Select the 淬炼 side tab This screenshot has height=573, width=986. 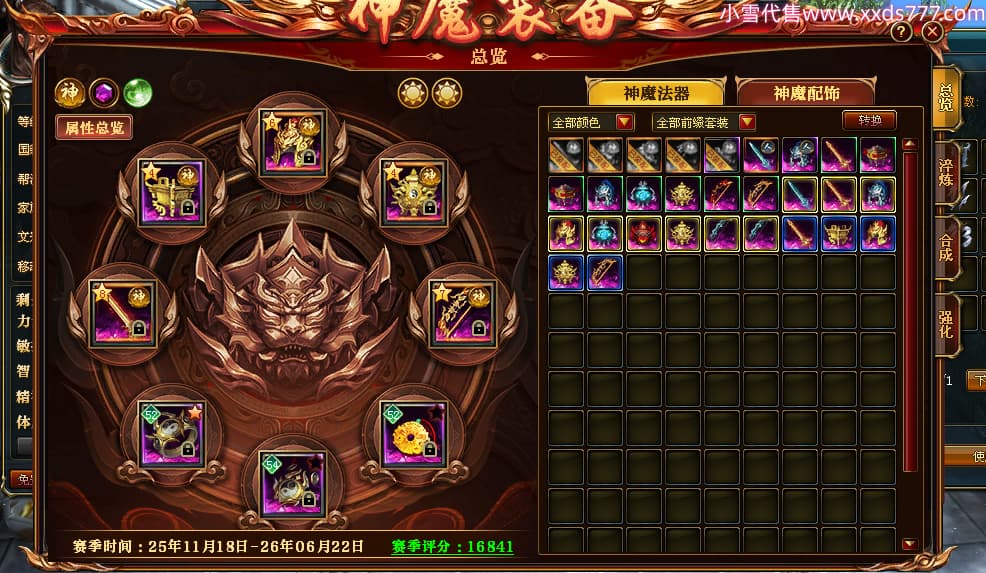946,170
